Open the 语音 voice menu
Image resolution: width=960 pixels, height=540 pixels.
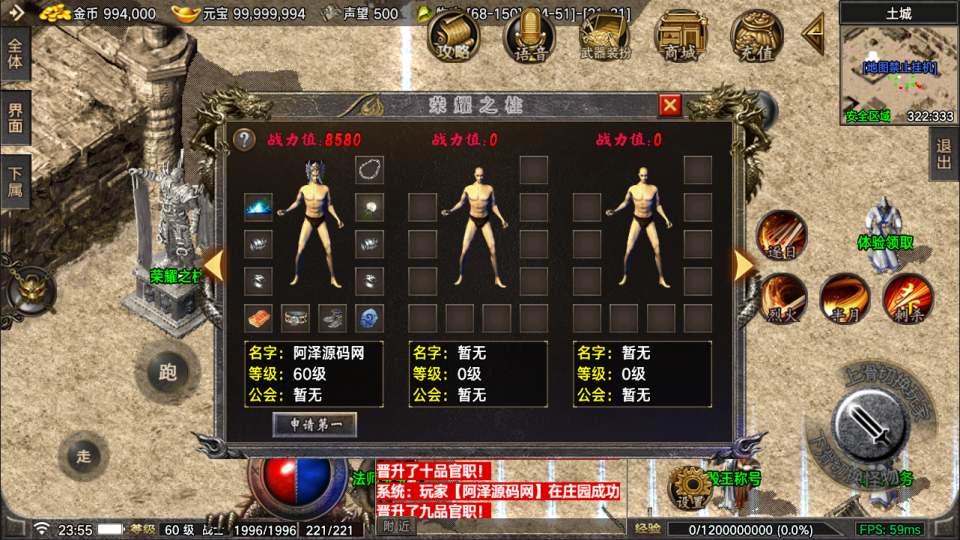coord(529,38)
